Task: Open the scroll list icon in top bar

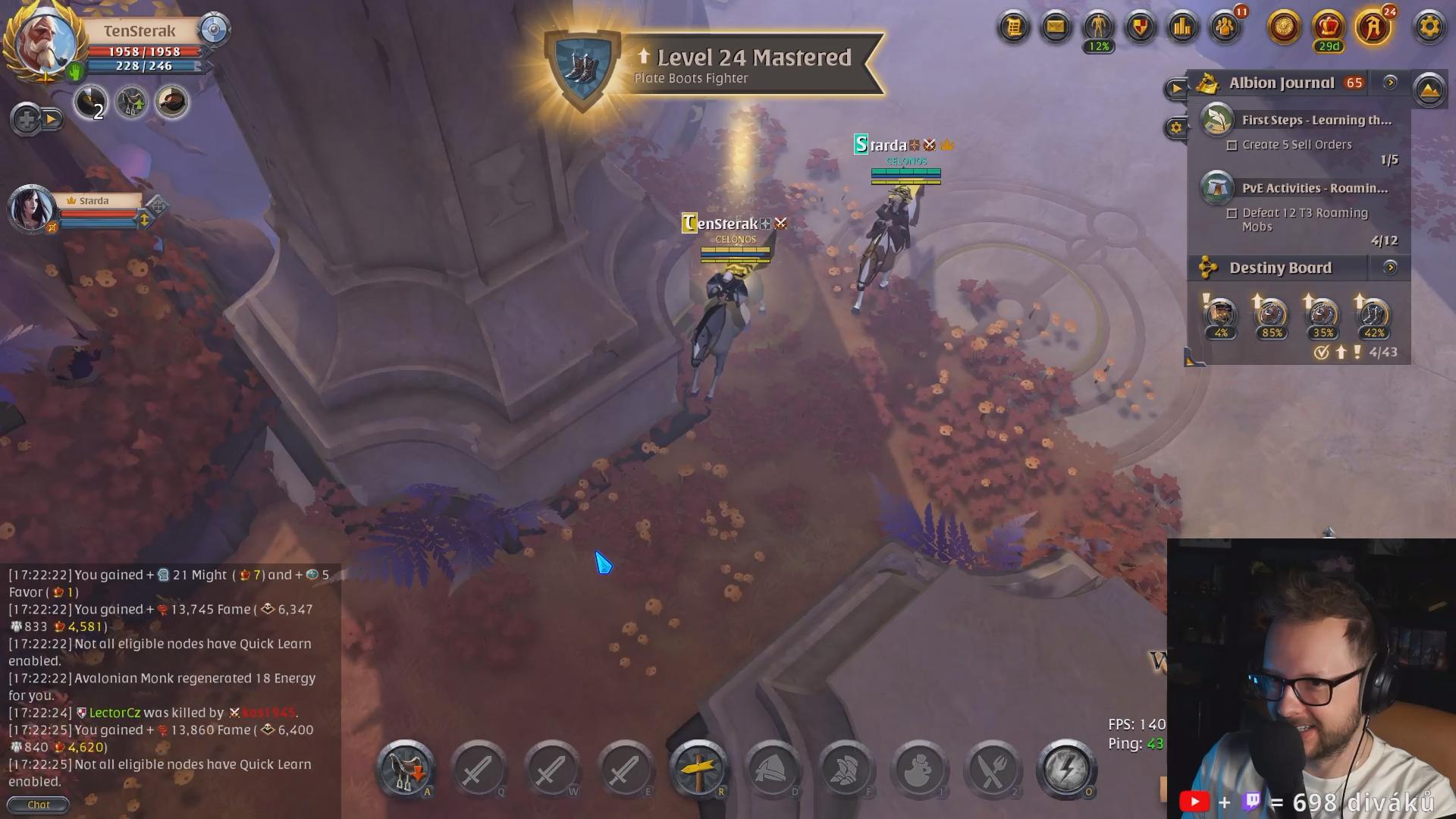Action: point(1013,28)
